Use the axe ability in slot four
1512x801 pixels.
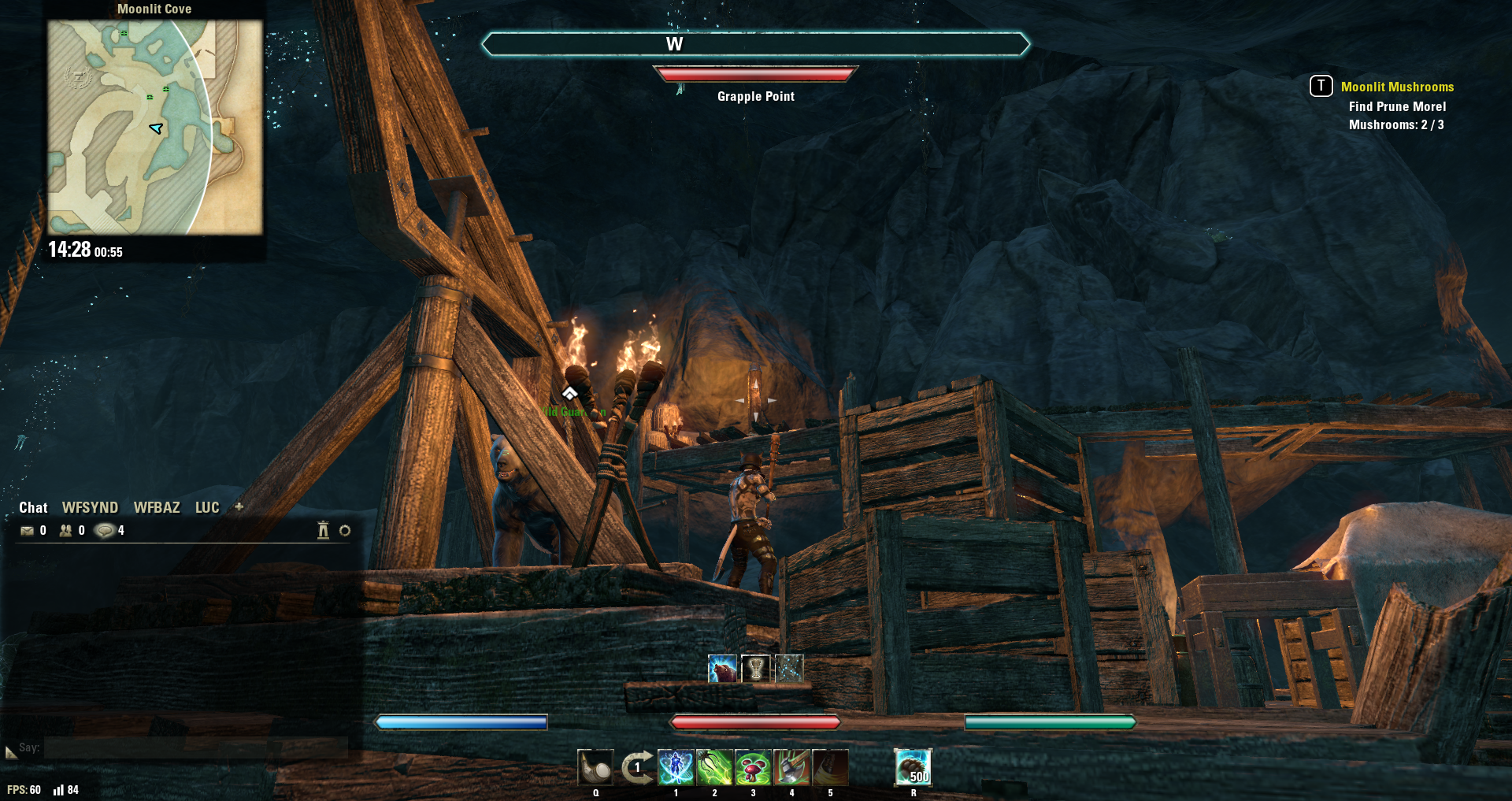pyautogui.click(x=791, y=768)
